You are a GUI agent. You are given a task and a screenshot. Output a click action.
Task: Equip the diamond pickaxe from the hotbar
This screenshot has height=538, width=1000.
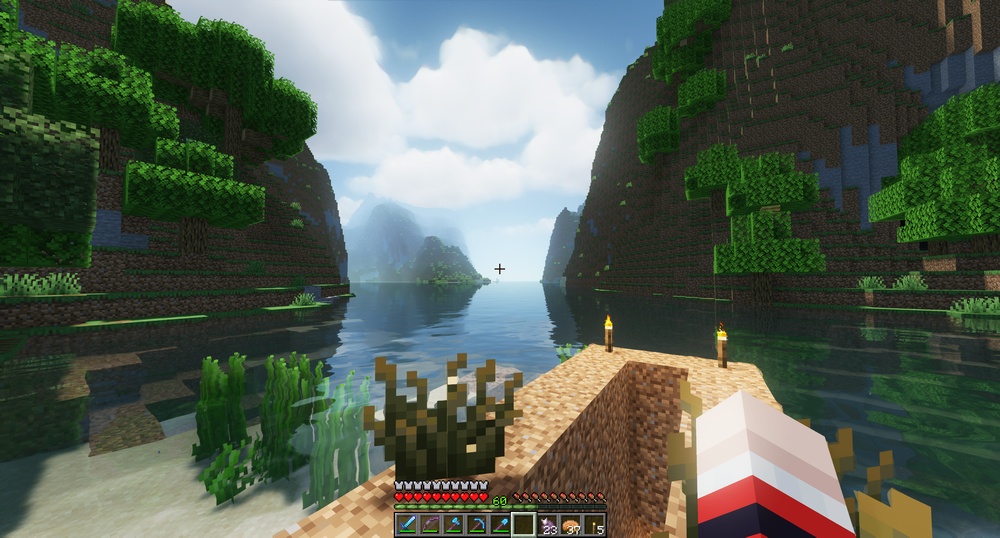[x=476, y=525]
